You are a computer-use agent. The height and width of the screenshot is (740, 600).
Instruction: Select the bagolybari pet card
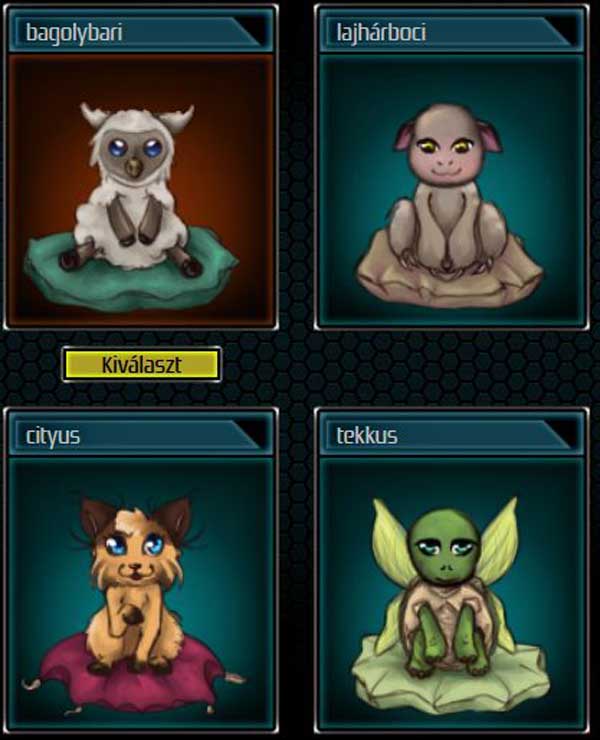(x=141, y=190)
